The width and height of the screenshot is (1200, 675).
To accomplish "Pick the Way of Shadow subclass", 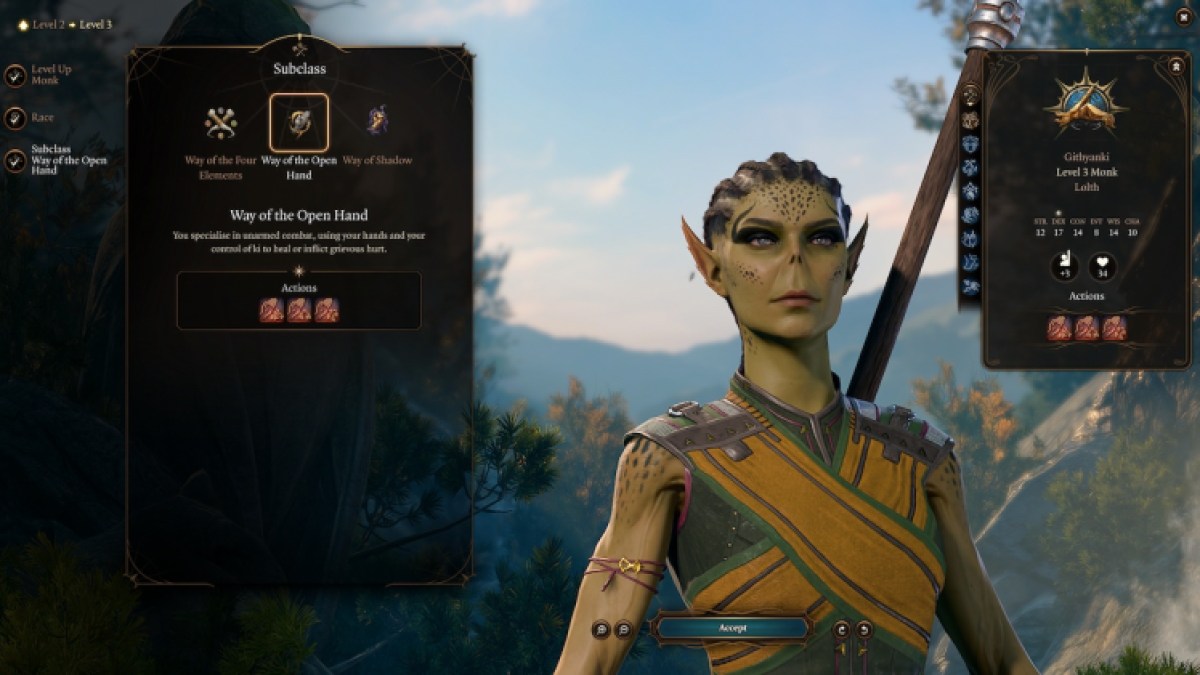I will pyautogui.click(x=378, y=123).
